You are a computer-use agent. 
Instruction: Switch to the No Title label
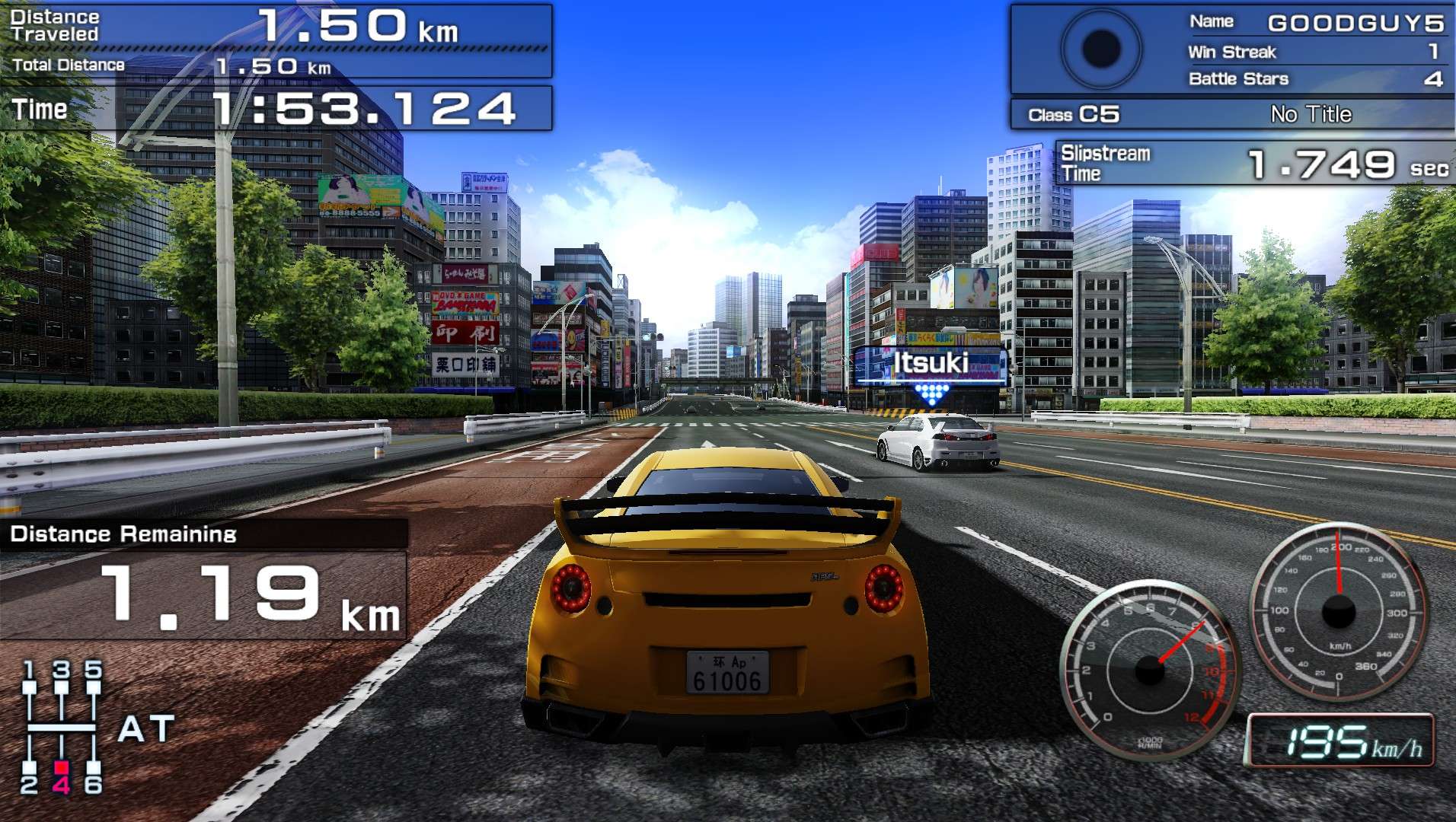[x=1310, y=114]
